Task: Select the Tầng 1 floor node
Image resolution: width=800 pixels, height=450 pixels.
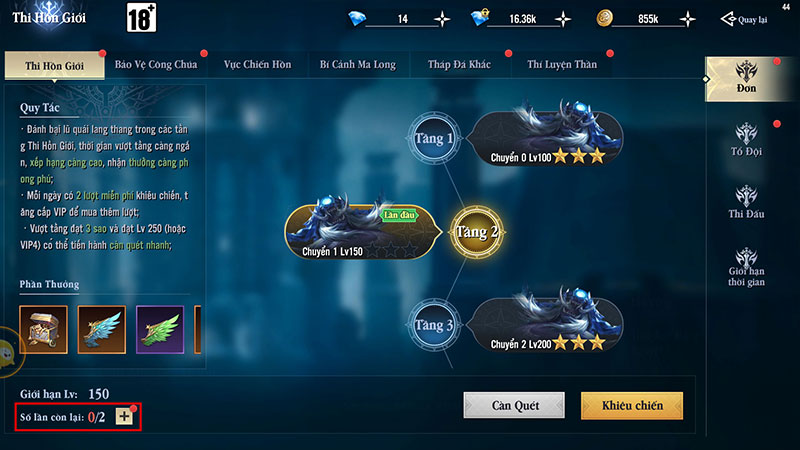Action: pyautogui.click(x=435, y=139)
